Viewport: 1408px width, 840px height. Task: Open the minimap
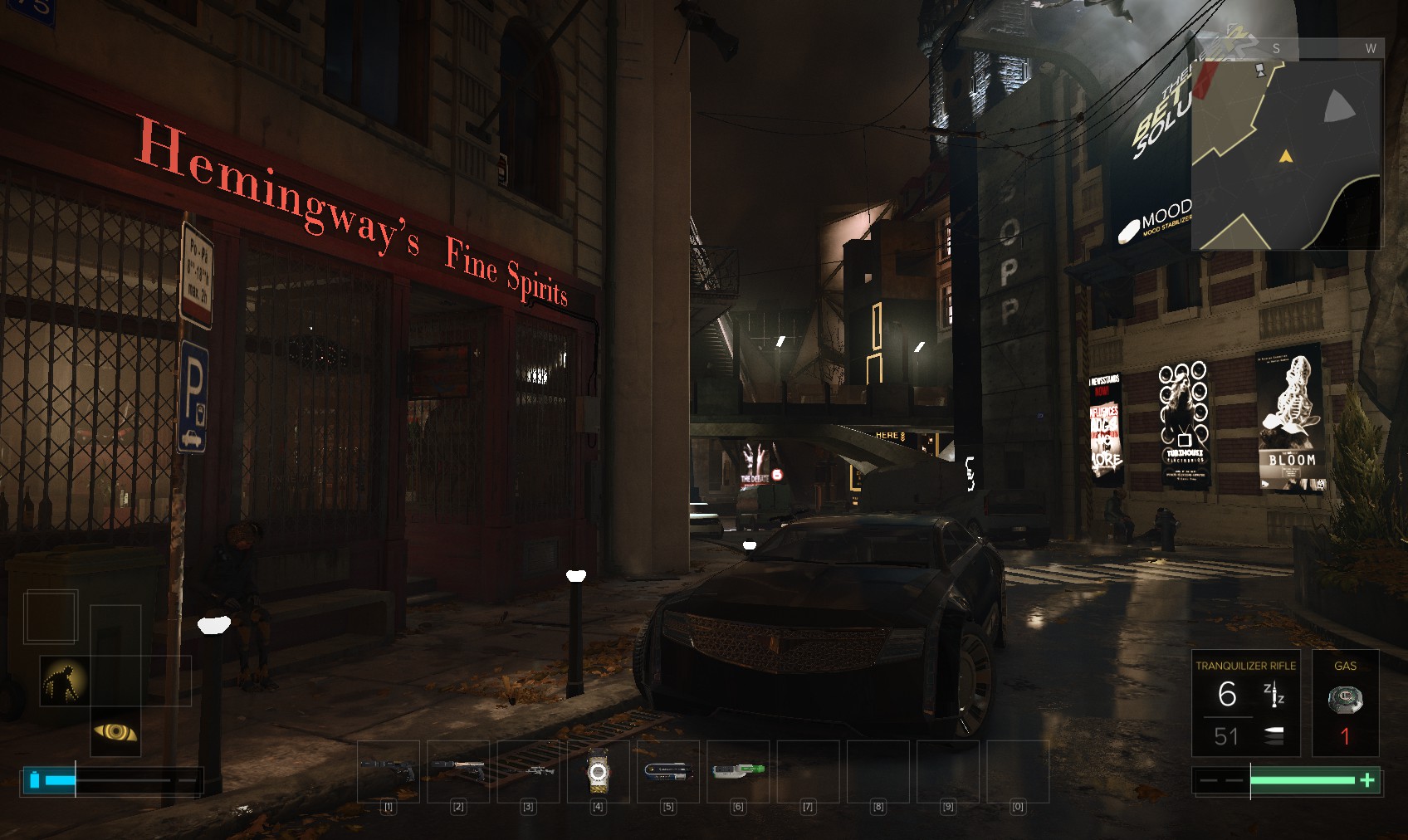click(1286, 154)
